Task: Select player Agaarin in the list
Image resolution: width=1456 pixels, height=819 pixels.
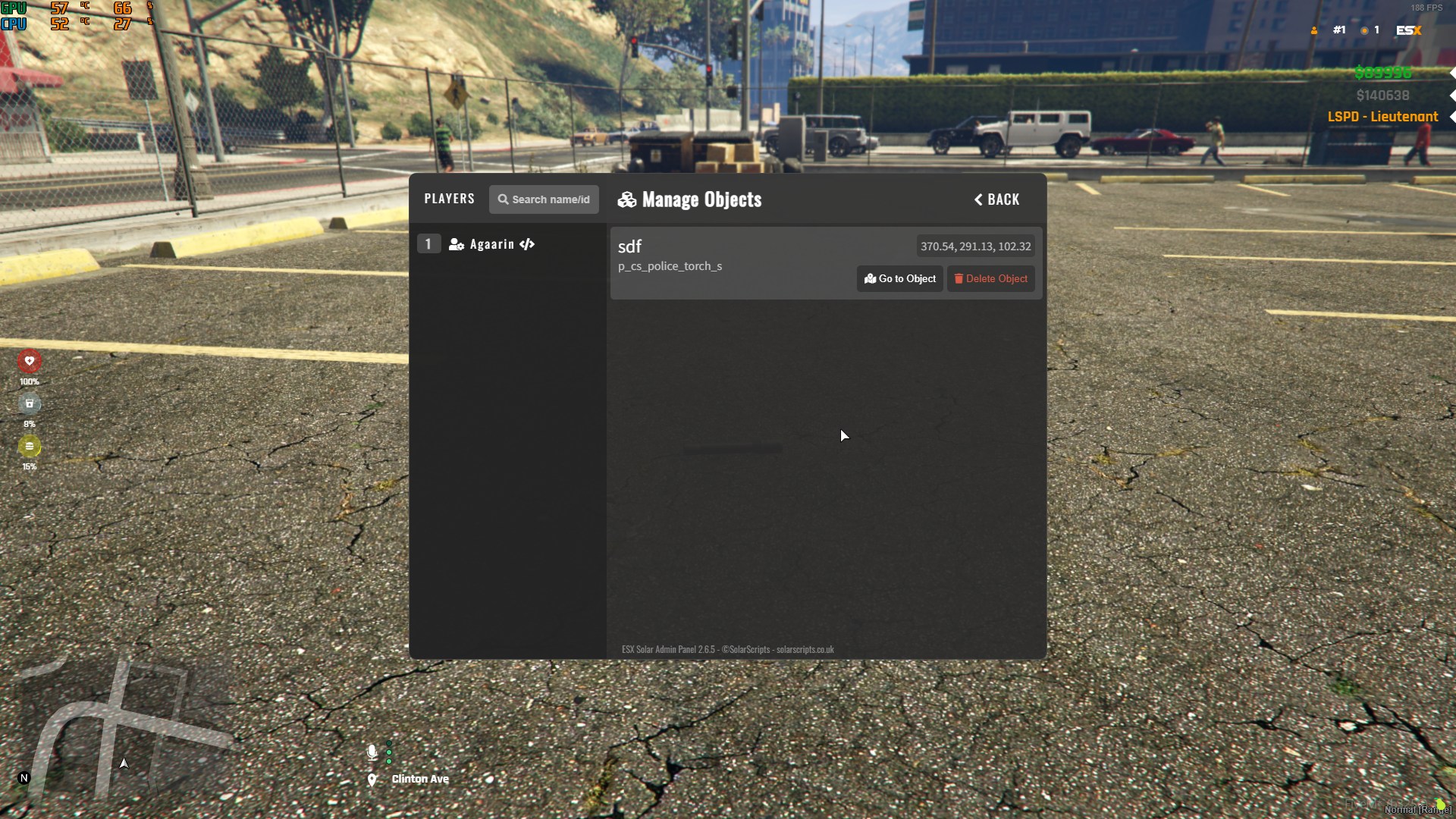Action: coord(491,244)
